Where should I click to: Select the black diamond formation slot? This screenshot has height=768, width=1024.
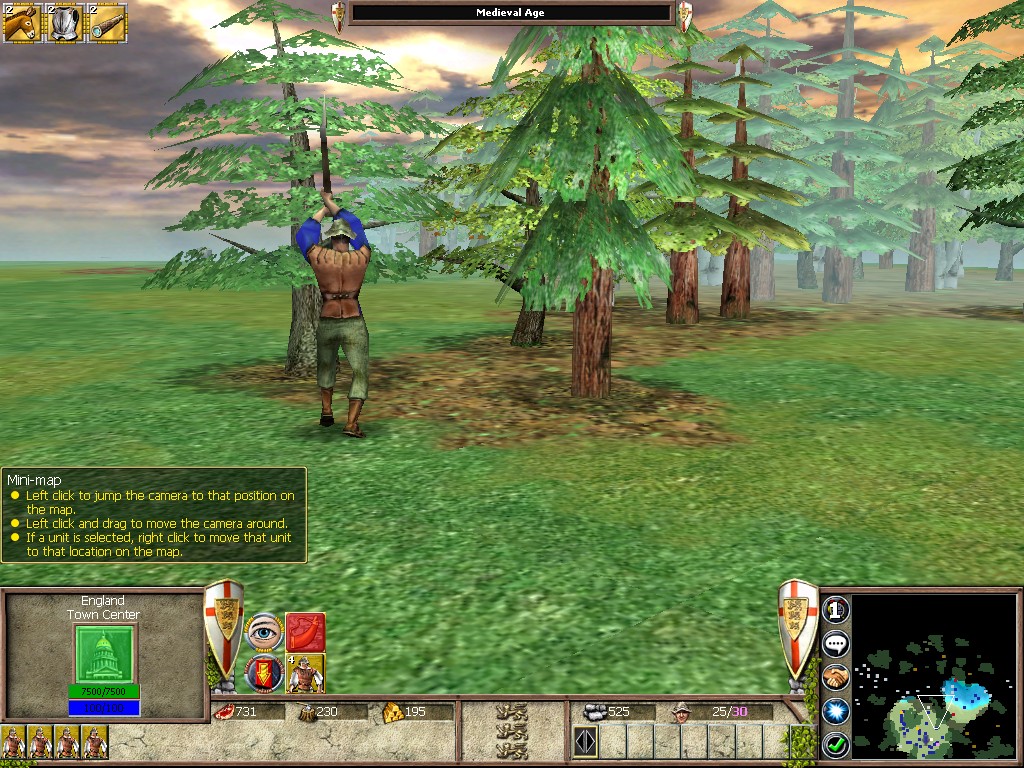pos(585,743)
